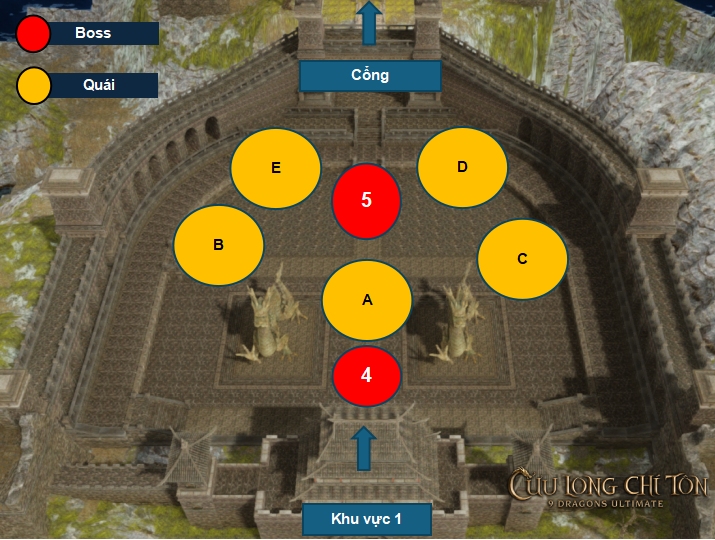Click monster group A marker

pyautogui.click(x=366, y=300)
